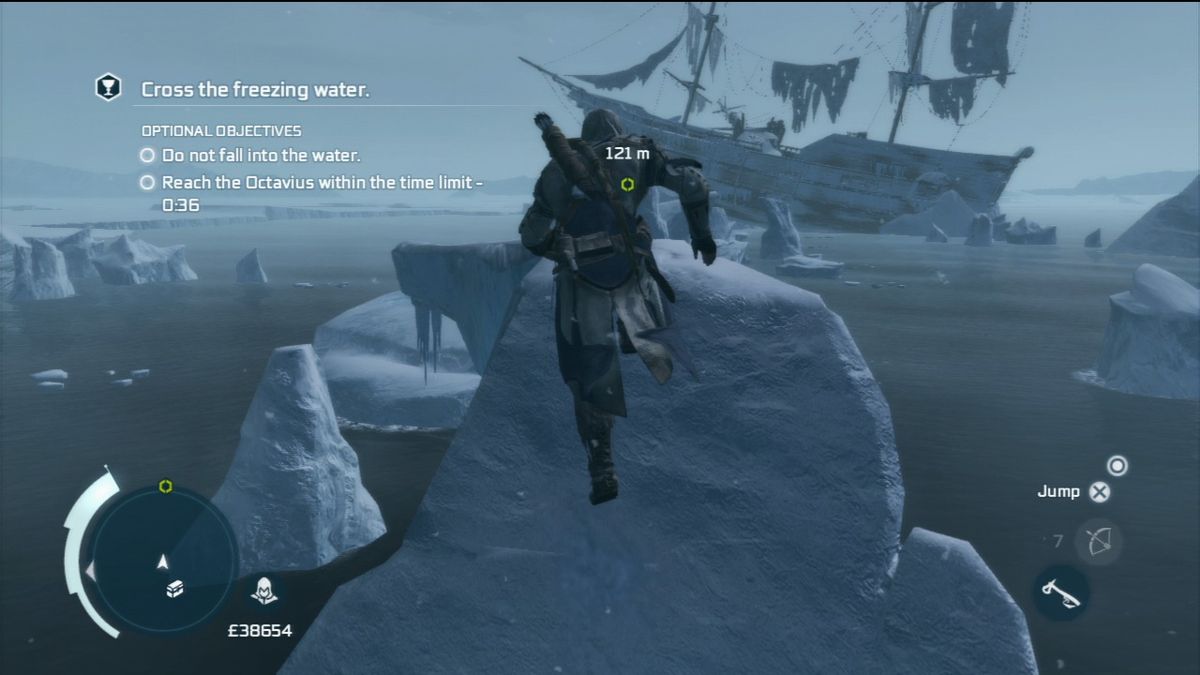Select the Reach the Octavius optional objective

click(322, 183)
